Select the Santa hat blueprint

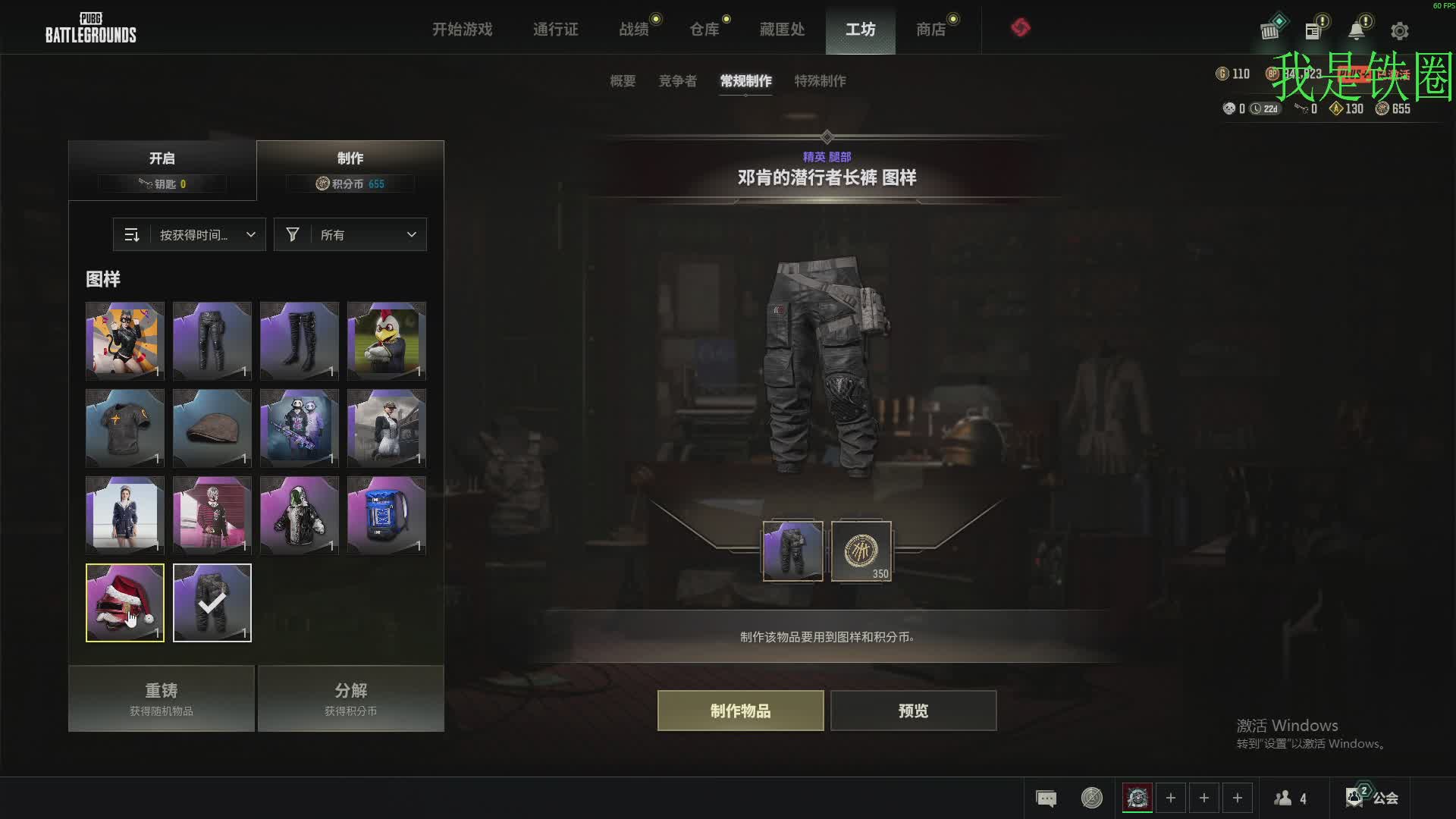coord(125,603)
